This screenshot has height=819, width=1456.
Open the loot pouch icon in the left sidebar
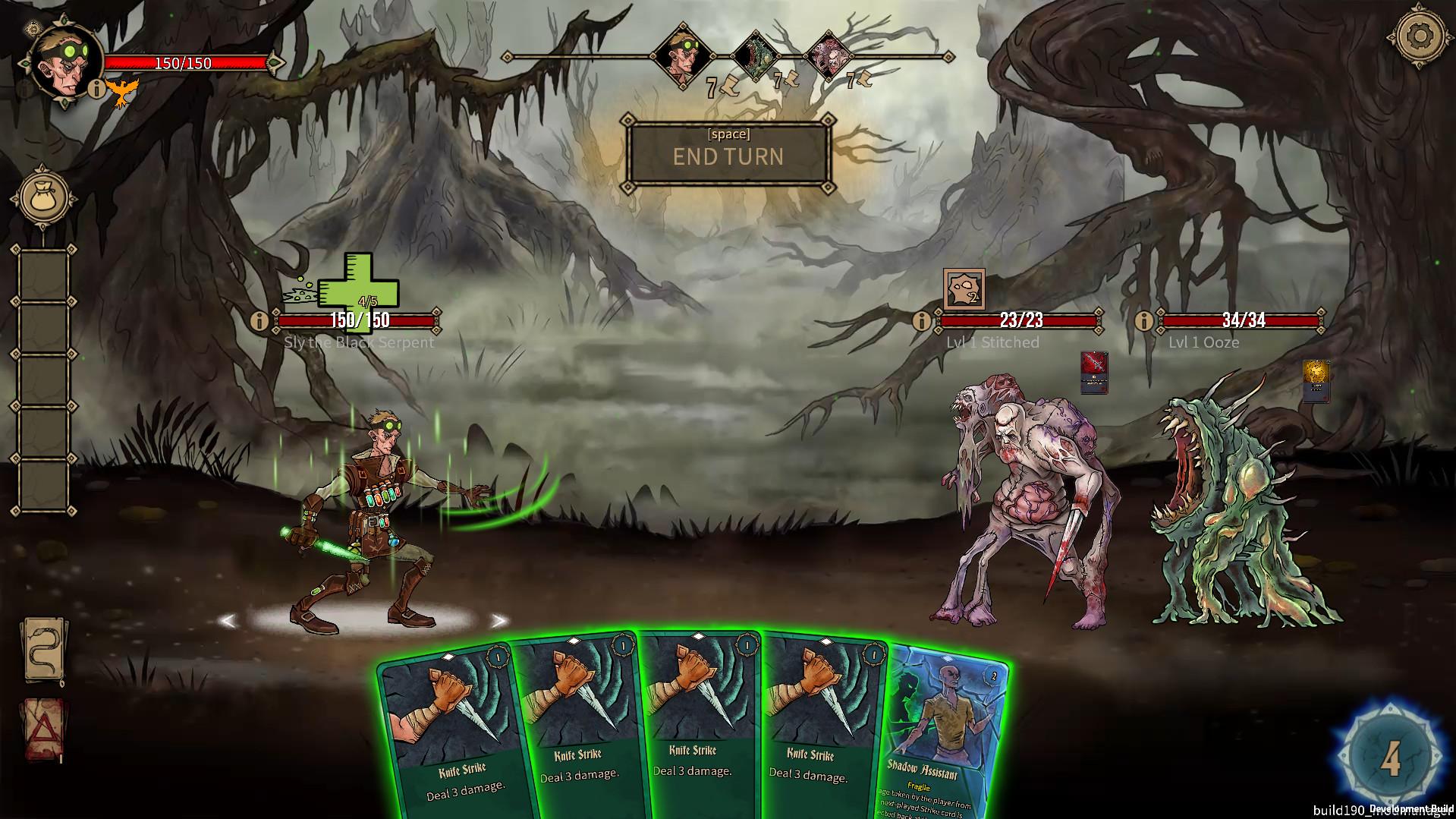click(42, 196)
